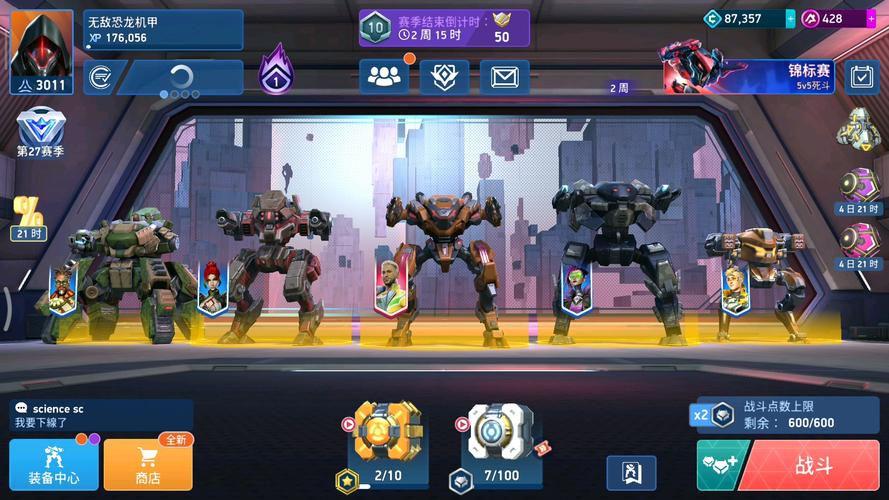Open the gold crate with 2/10 progress

pos(388,432)
